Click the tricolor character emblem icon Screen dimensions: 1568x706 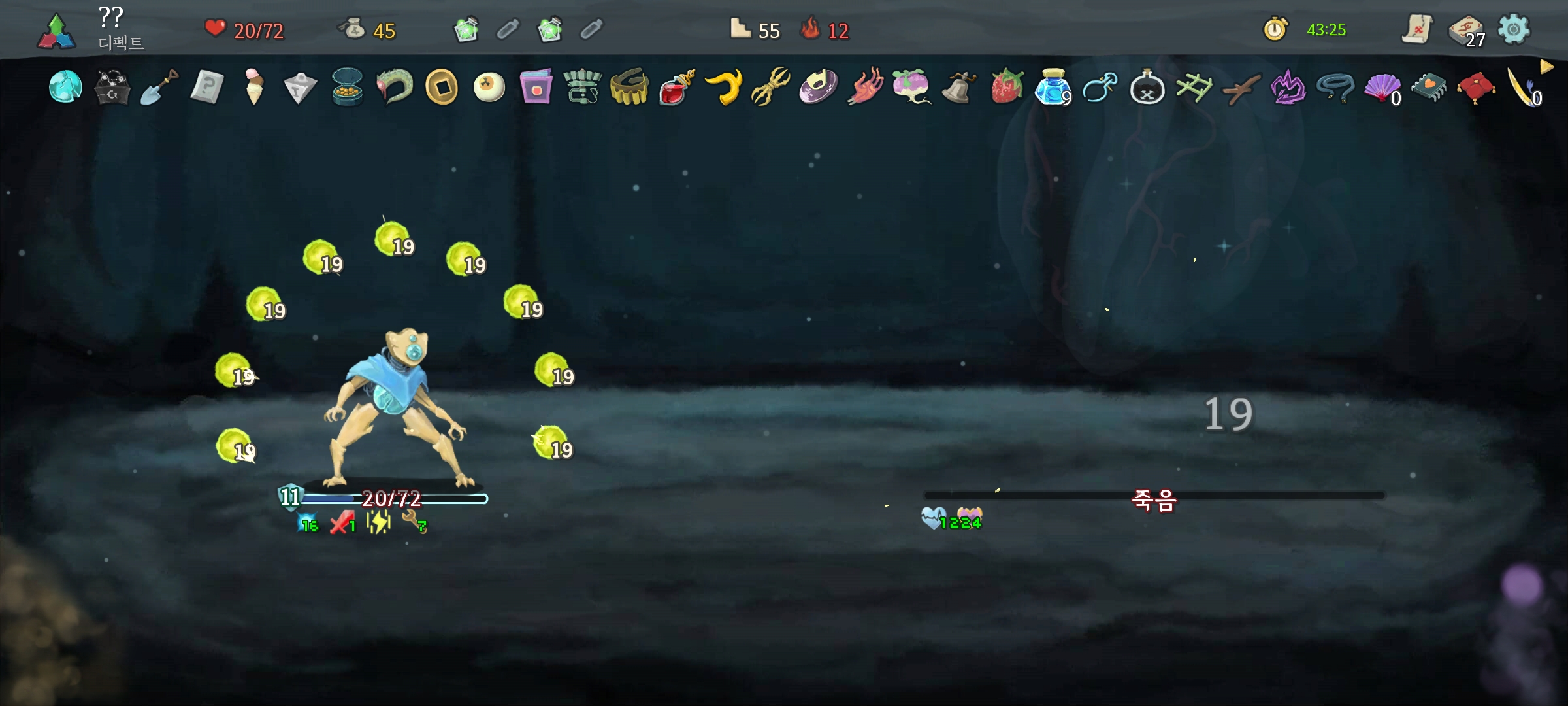coord(56,31)
